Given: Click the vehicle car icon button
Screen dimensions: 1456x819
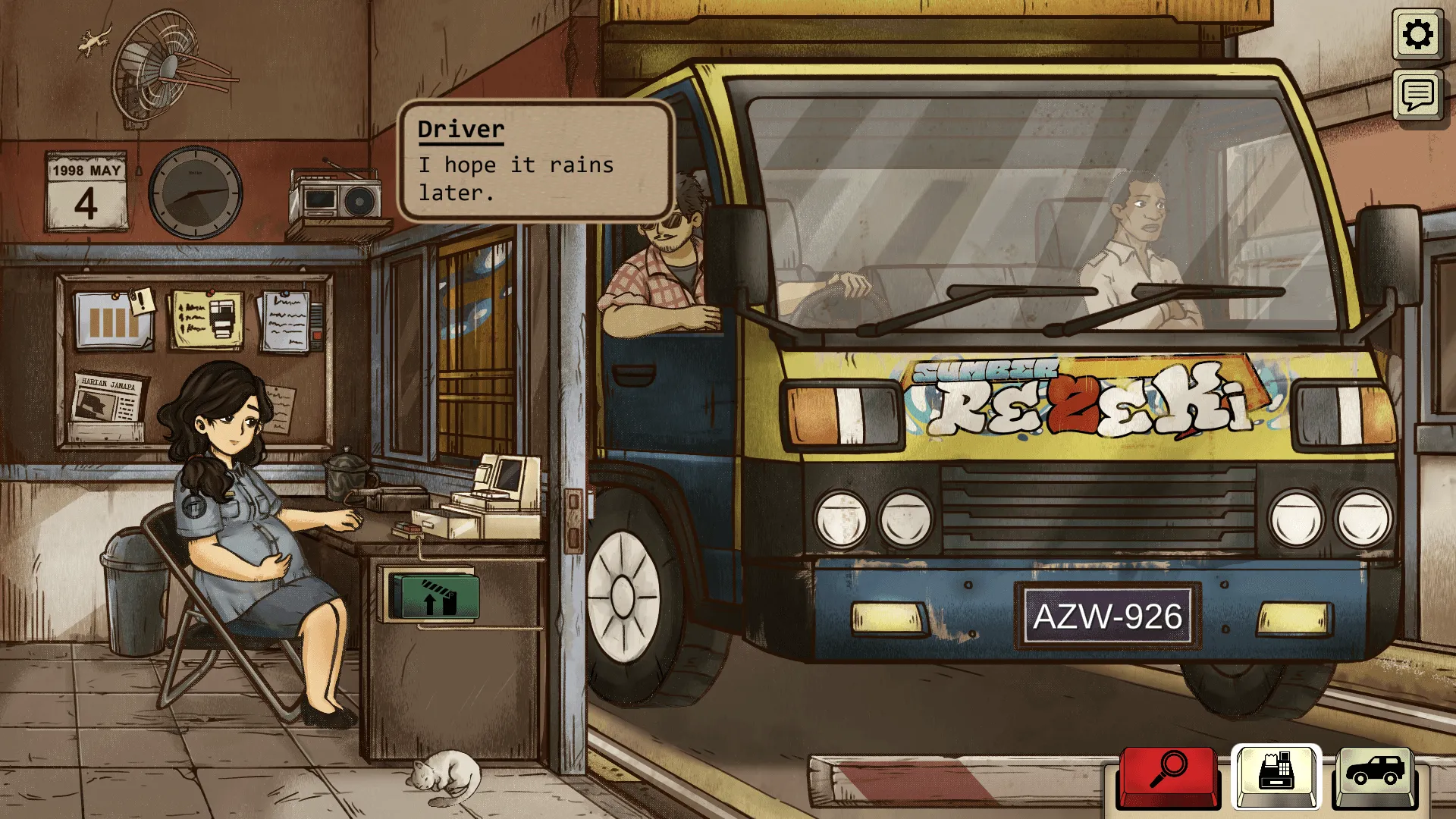Looking at the screenshot, I should click(1374, 775).
